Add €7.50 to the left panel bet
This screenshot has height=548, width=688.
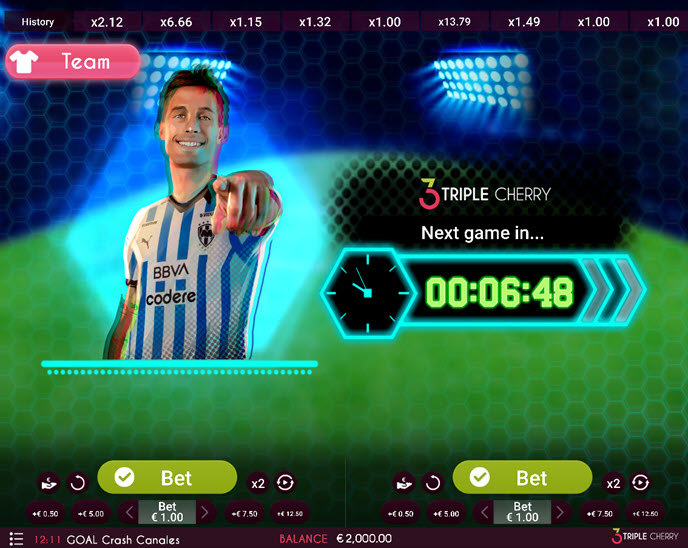tap(244, 513)
